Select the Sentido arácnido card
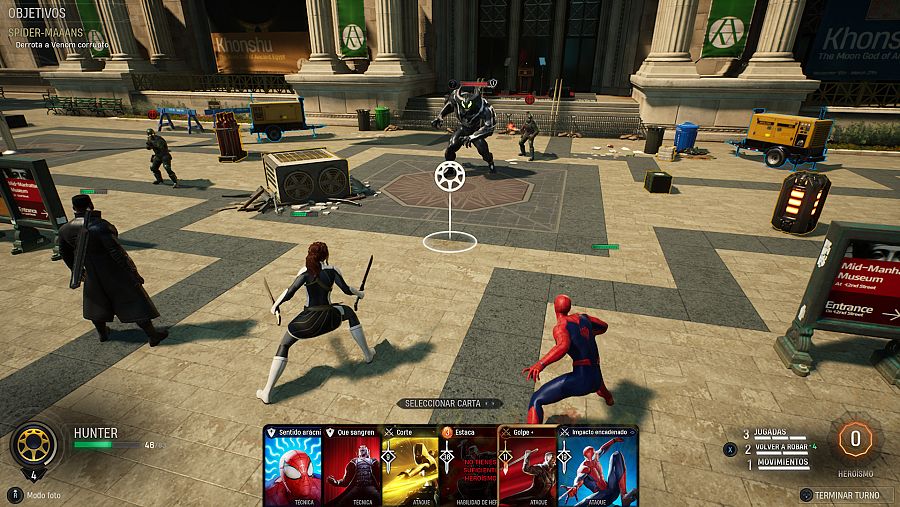Image resolution: width=900 pixels, height=507 pixels. [x=291, y=467]
